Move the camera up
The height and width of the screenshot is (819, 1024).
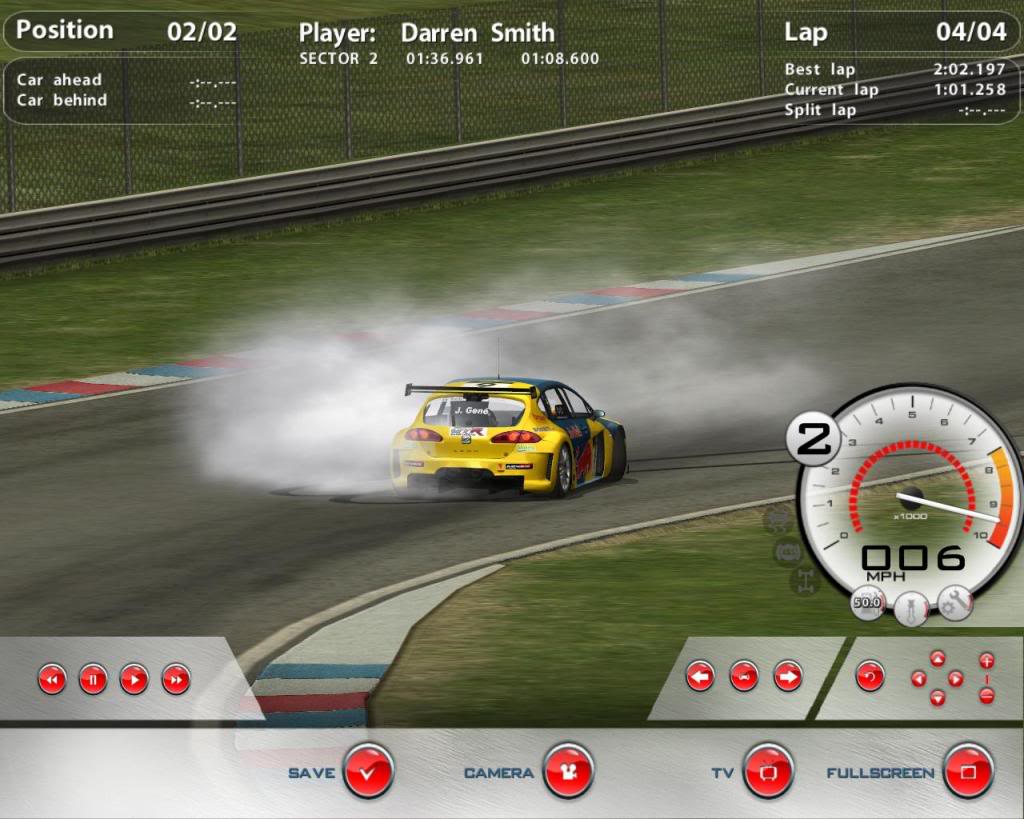click(937, 659)
